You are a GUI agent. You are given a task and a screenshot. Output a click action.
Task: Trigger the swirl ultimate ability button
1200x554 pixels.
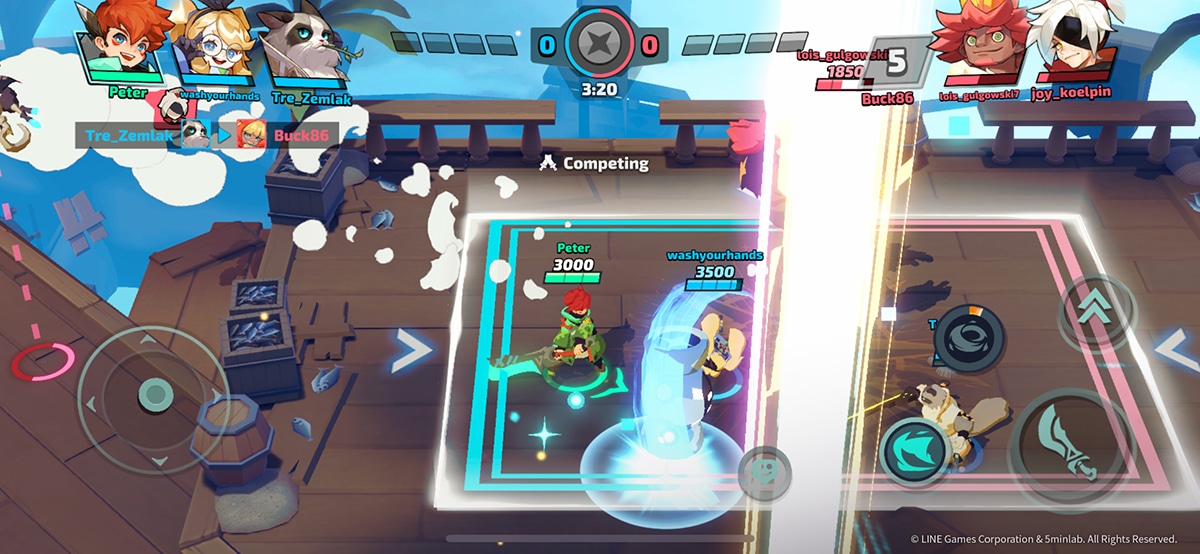pos(967,337)
